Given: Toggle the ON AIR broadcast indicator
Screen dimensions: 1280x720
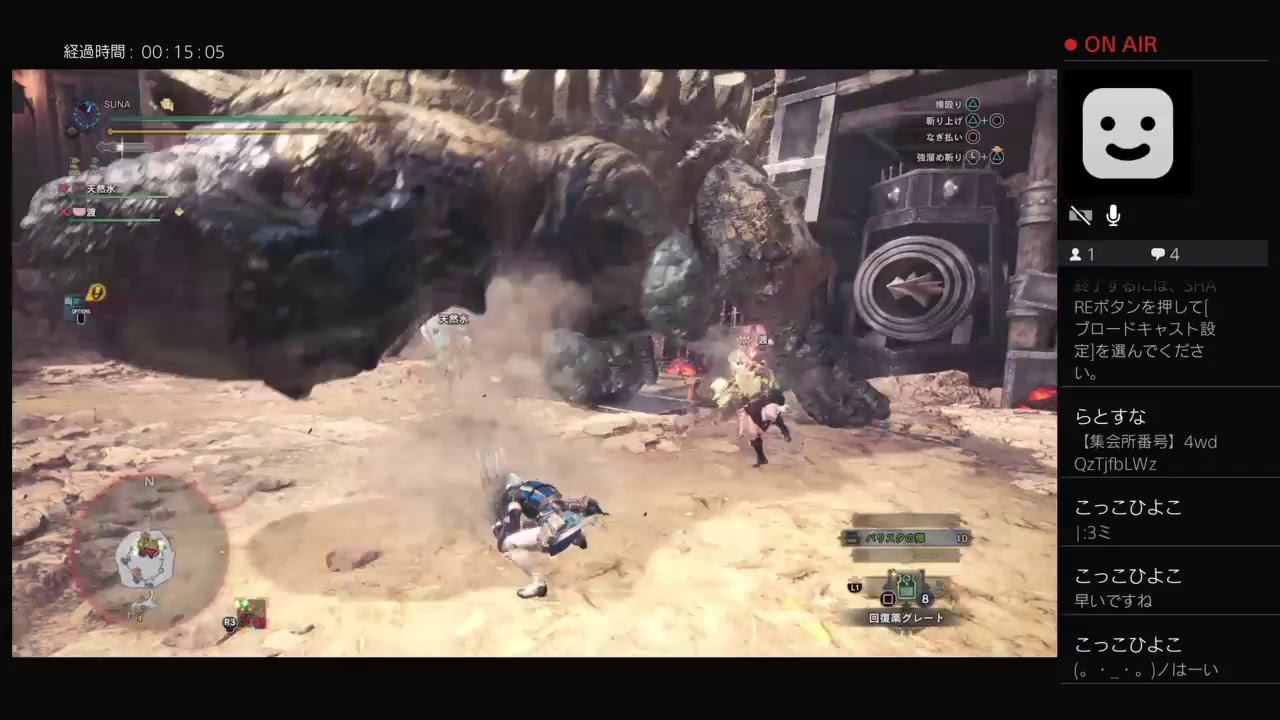Looking at the screenshot, I should pos(1110,44).
